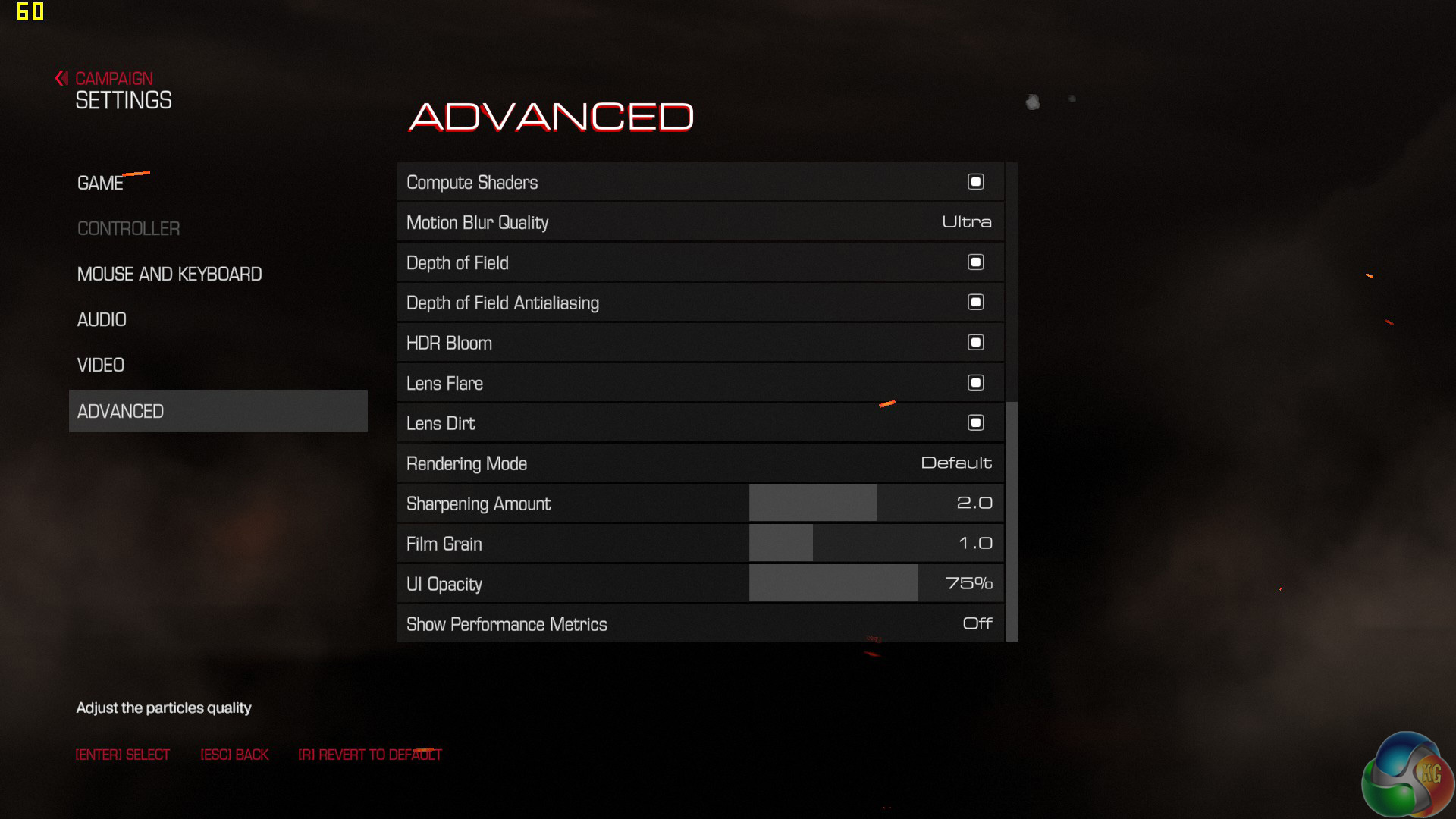The height and width of the screenshot is (819, 1456).
Task: Change the Rendering Mode setting
Action: coord(955,463)
